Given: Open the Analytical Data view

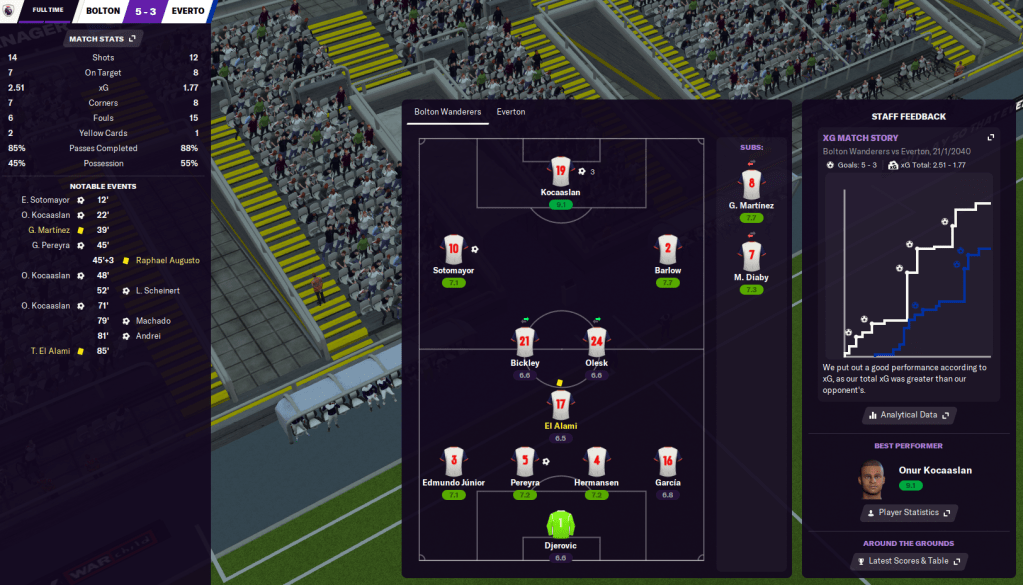Looking at the screenshot, I should point(908,415).
